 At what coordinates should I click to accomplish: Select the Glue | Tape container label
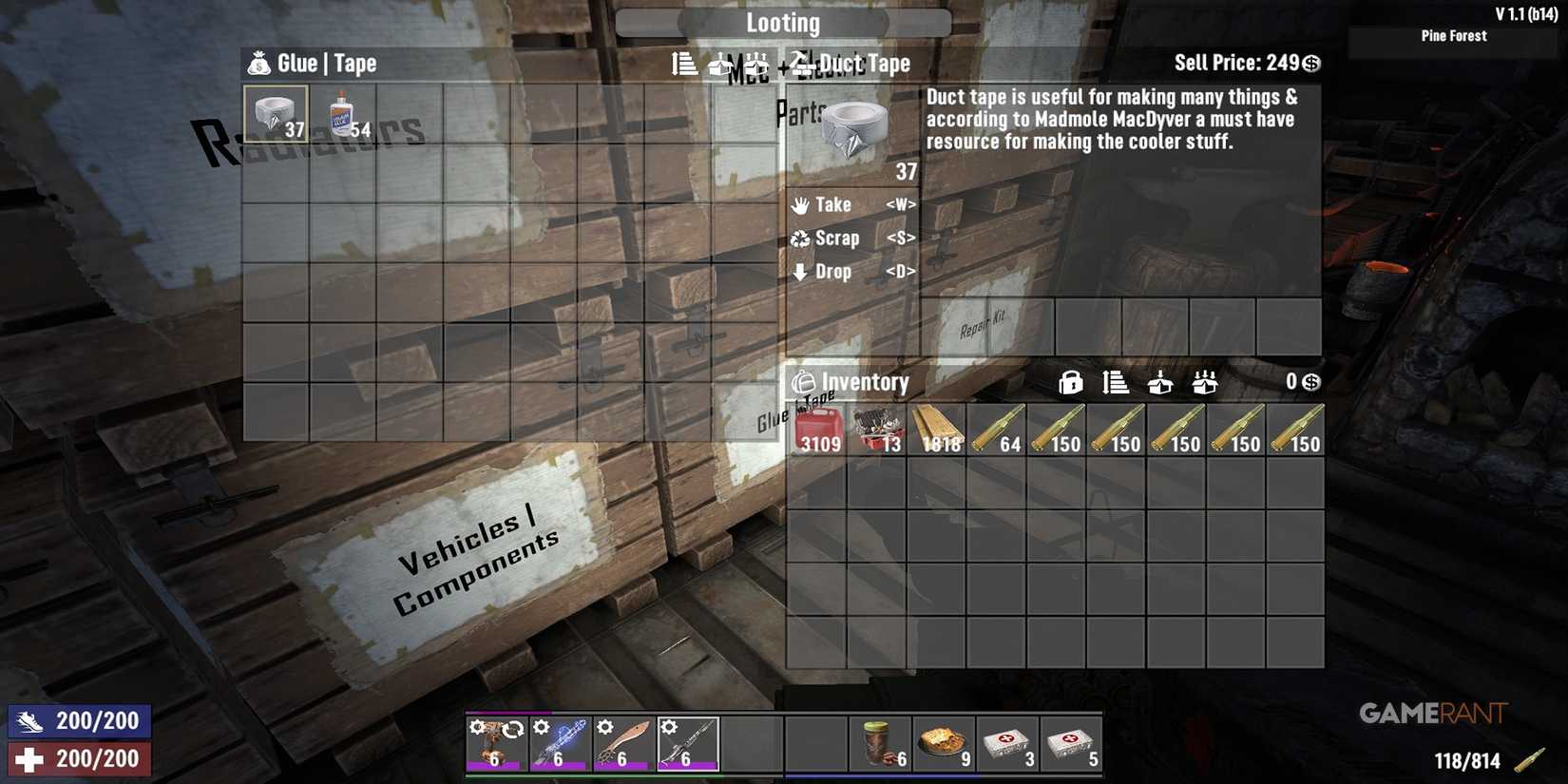pyautogui.click(x=323, y=64)
